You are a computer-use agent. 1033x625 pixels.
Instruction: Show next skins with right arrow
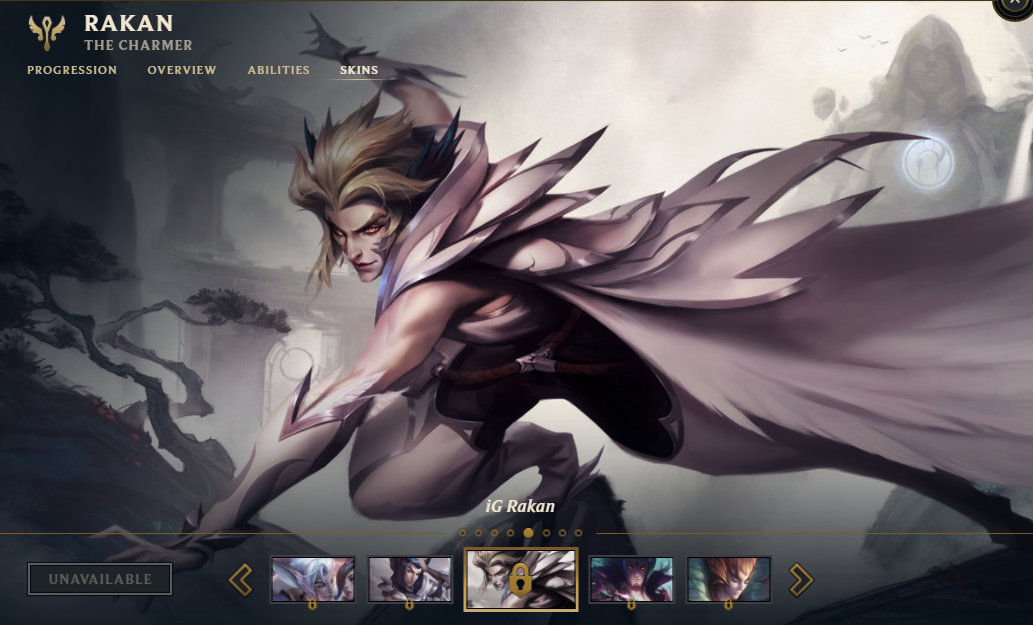click(801, 579)
